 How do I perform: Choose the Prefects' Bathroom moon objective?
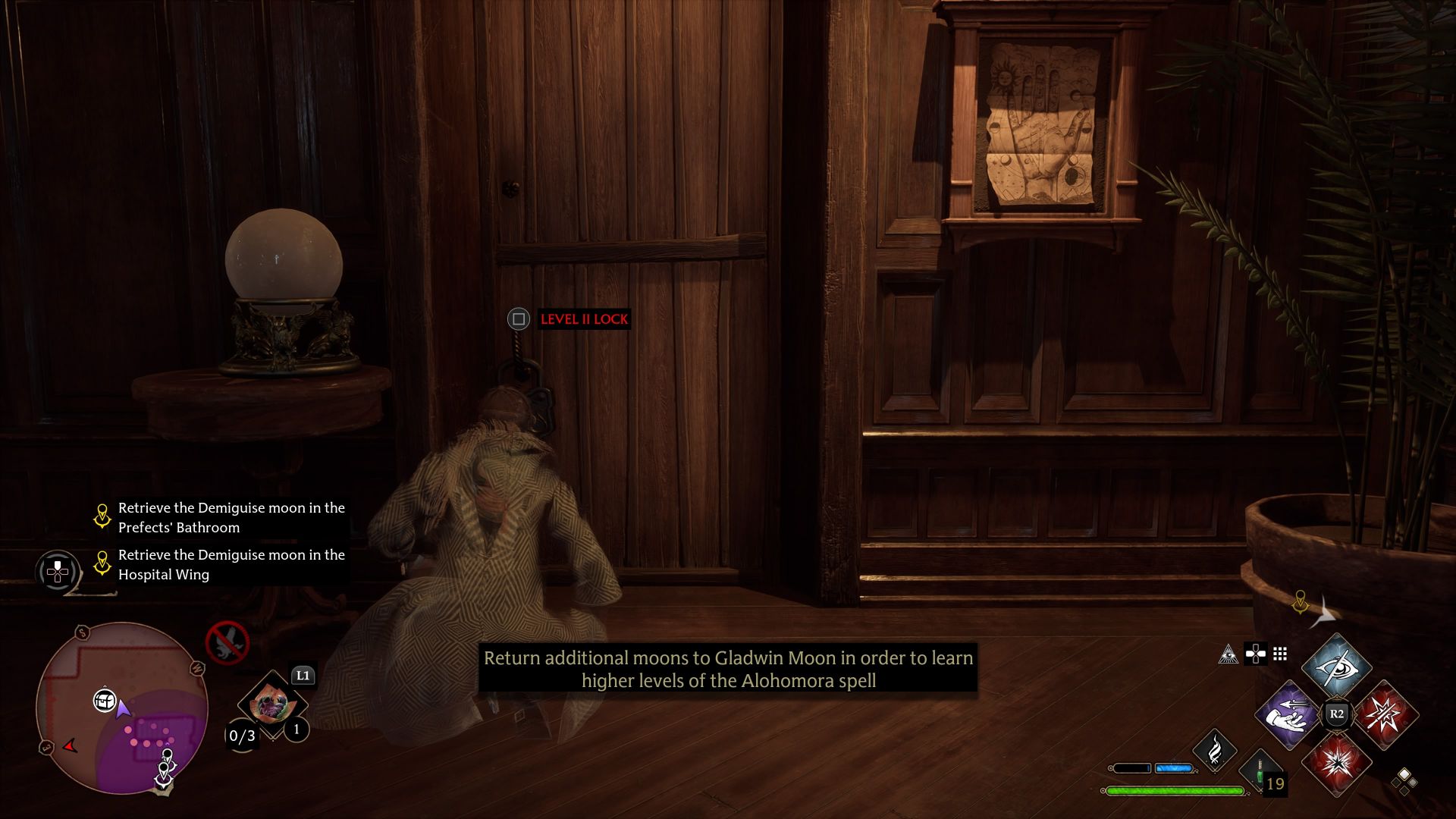231,517
